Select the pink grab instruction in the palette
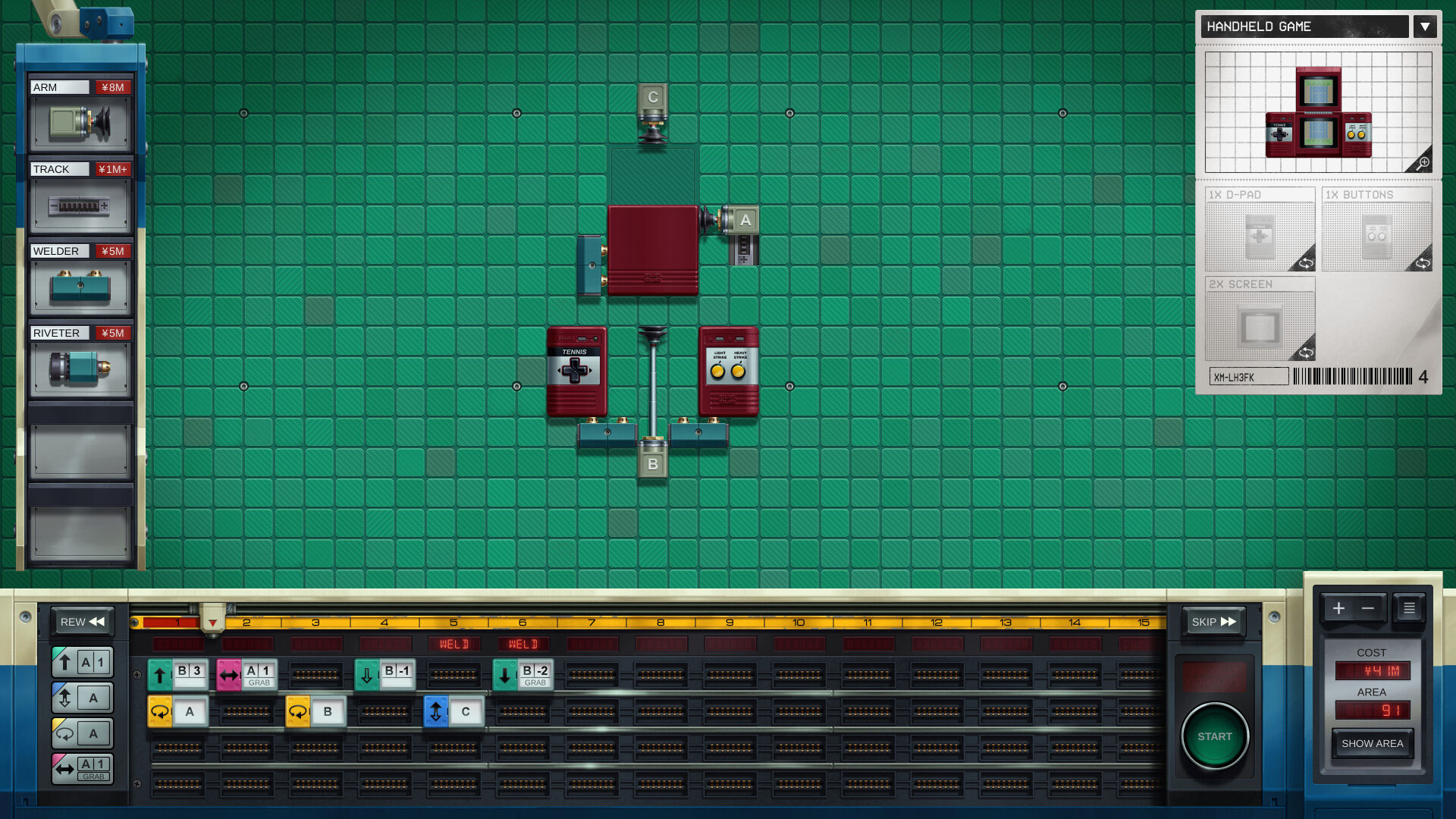 click(82, 767)
